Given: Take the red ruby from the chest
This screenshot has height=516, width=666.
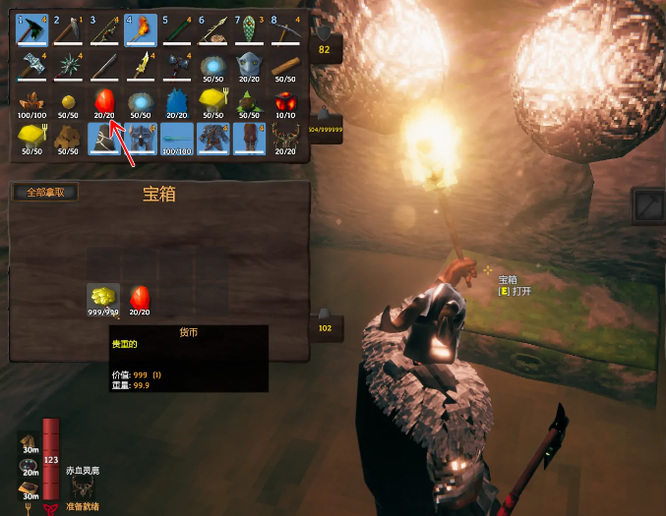Looking at the screenshot, I should pyautogui.click(x=140, y=299).
